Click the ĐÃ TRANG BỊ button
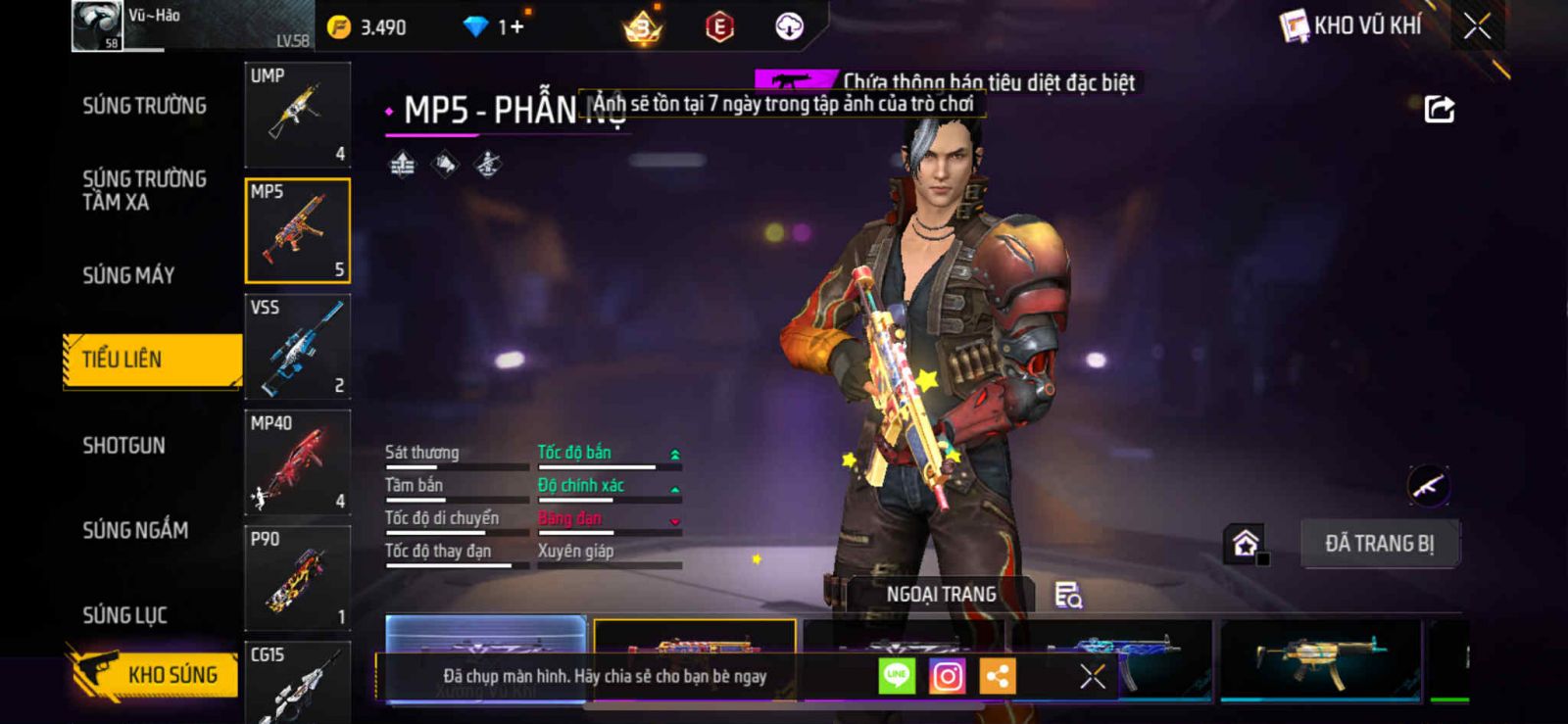Image resolution: width=1568 pixels, height=724 pixels. 1379,544
